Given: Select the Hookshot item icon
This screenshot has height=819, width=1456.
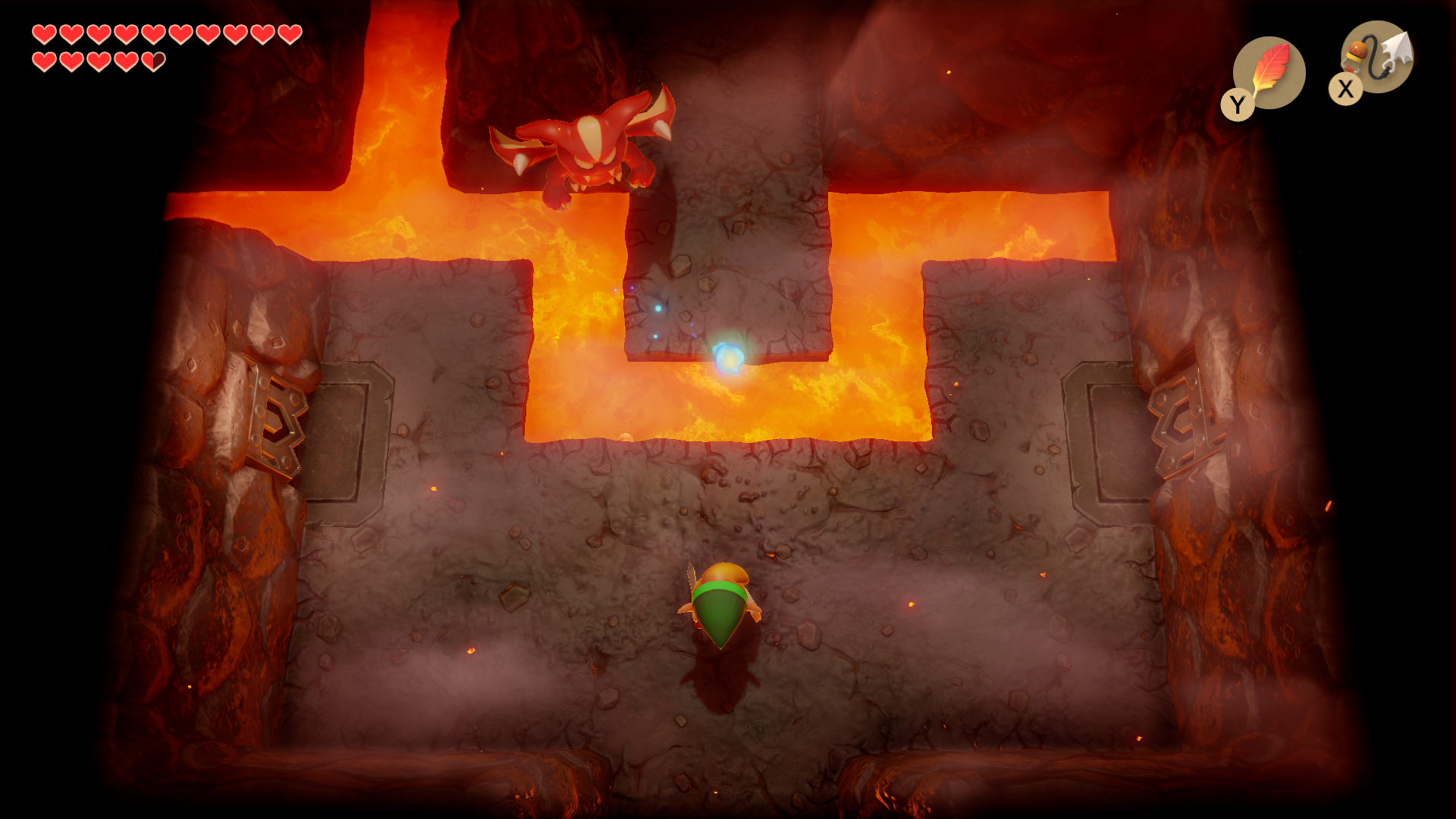Looking at the screenshot, I should tap(1377, 56).
